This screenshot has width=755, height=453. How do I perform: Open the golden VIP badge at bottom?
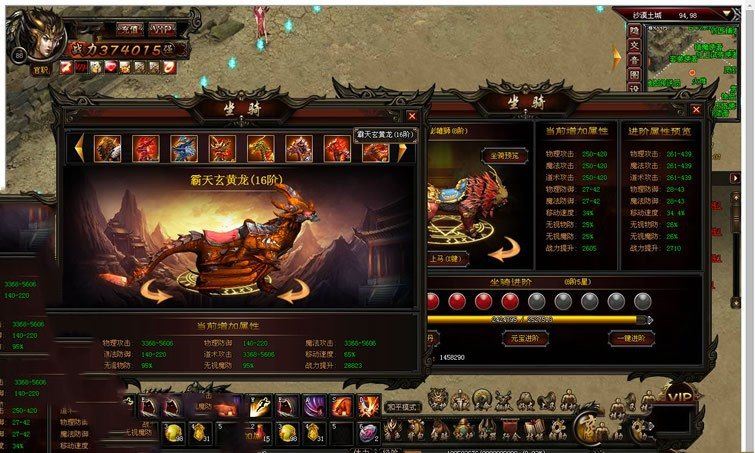680,398
